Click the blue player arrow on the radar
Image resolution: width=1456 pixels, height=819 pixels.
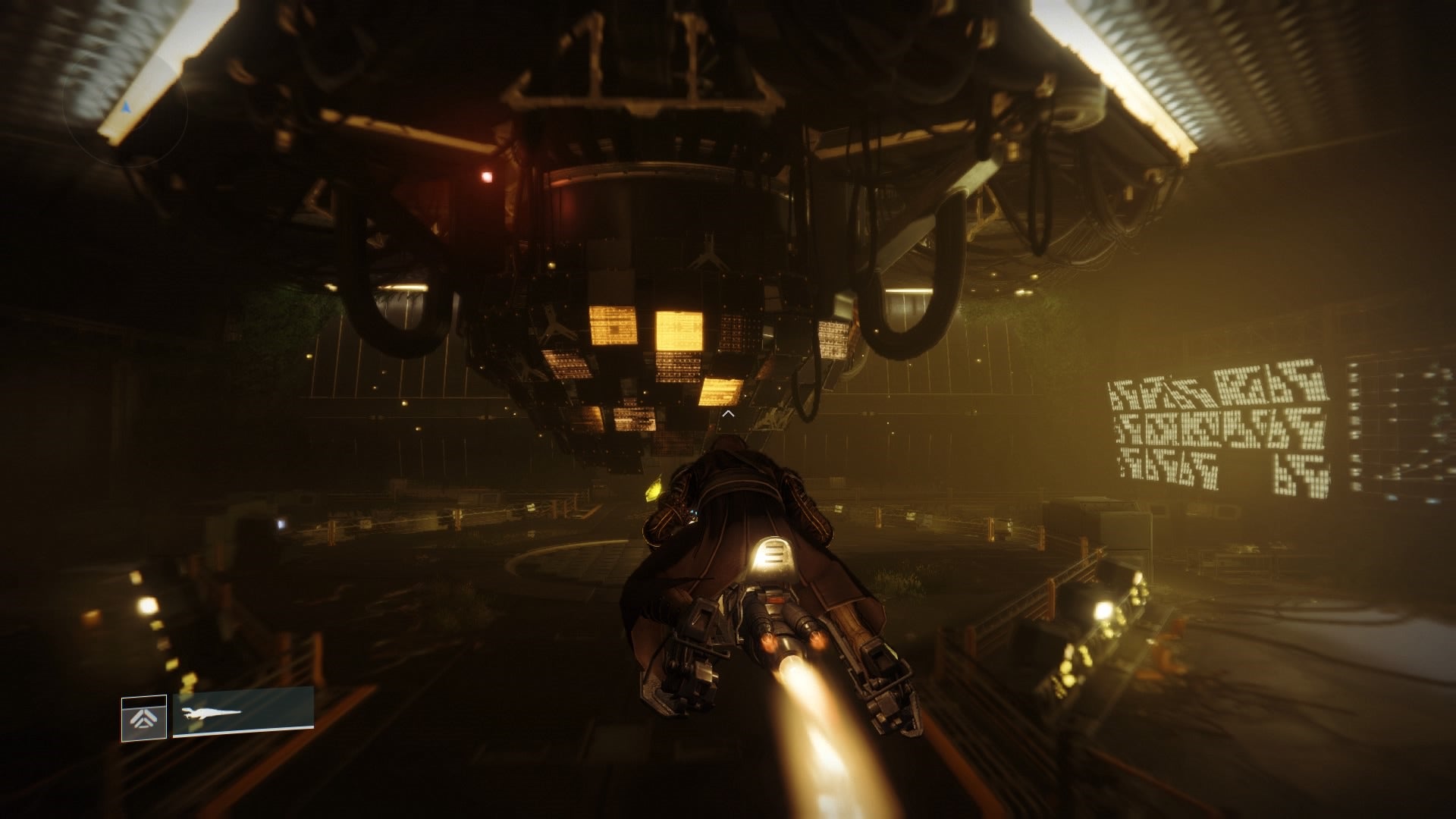(x=126, y=108)
